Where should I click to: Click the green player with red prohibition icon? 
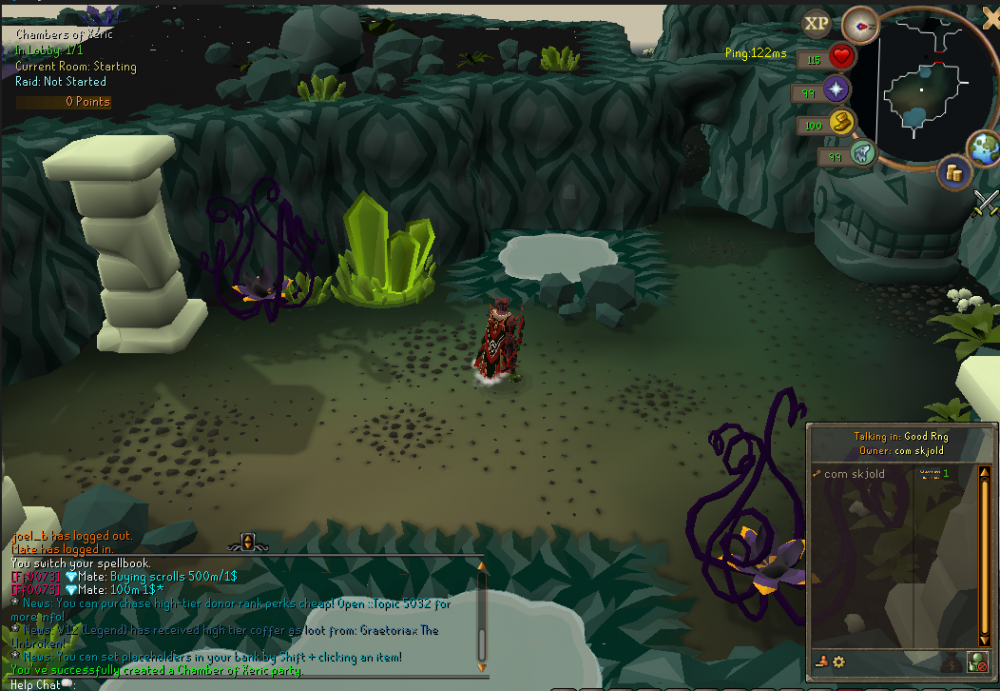[x=977, y=661]
